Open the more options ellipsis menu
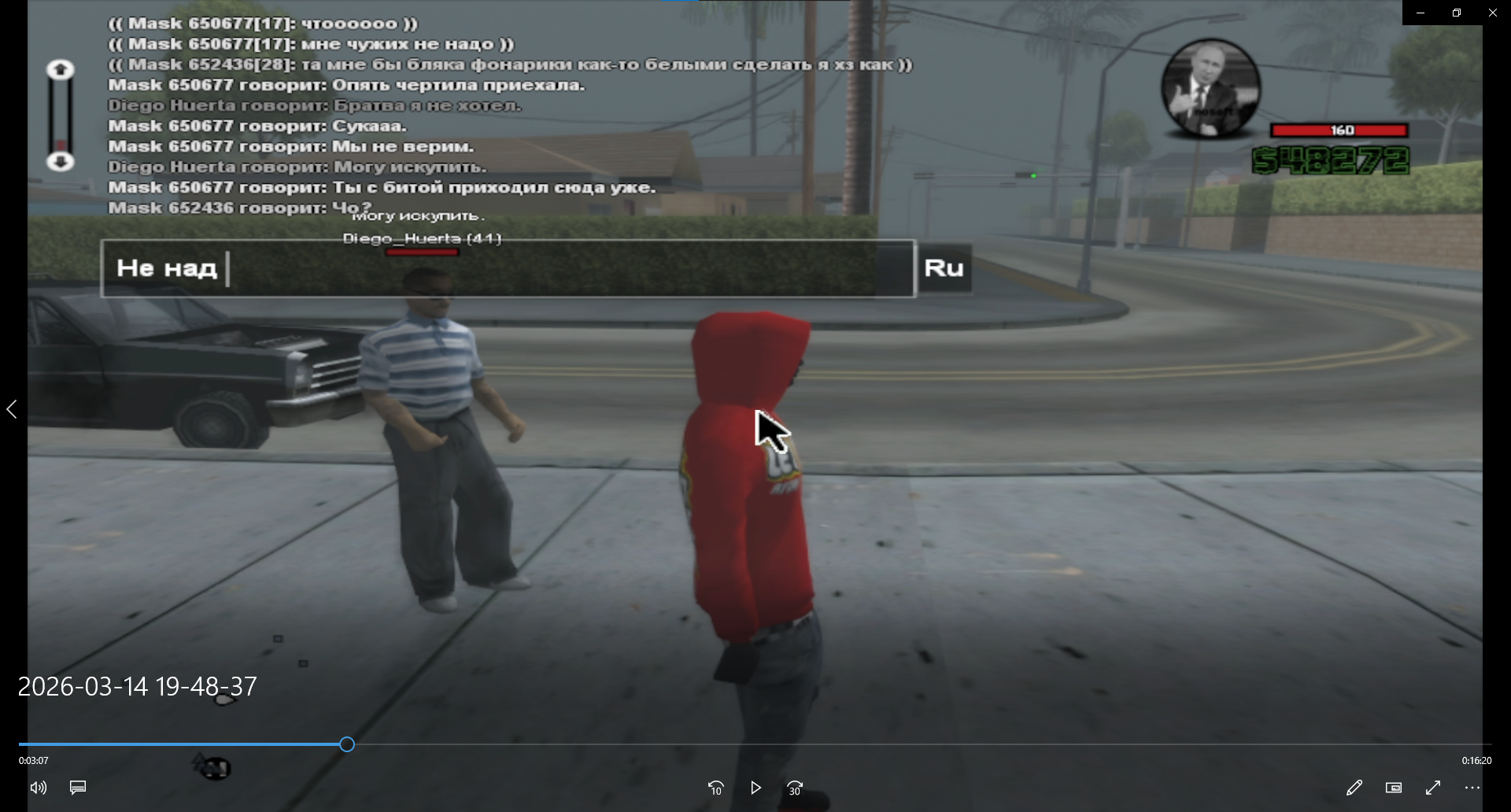Viewport: 1511px width, 812px height. click(x=1472, y=788)
